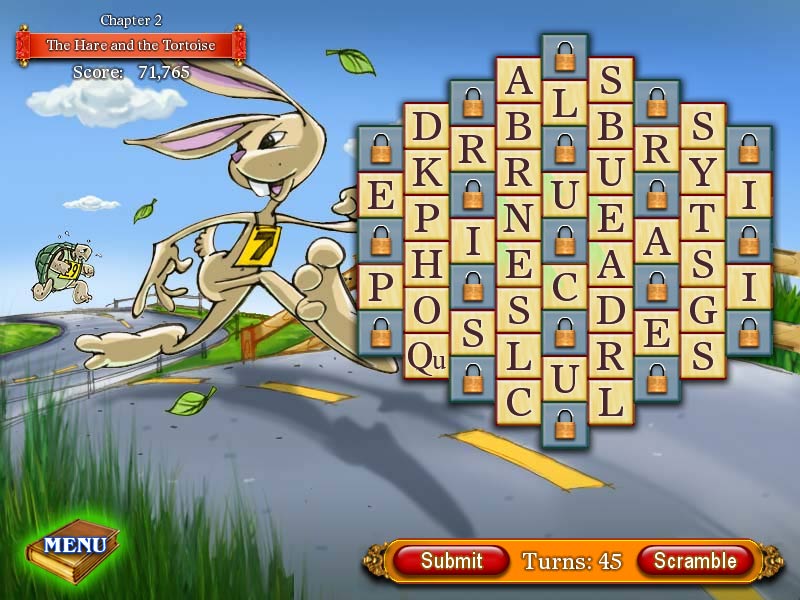The height and width of the screenshot is (600, 800).
Task: Scramble the letter tiles
Action: (x=694, y=561)
